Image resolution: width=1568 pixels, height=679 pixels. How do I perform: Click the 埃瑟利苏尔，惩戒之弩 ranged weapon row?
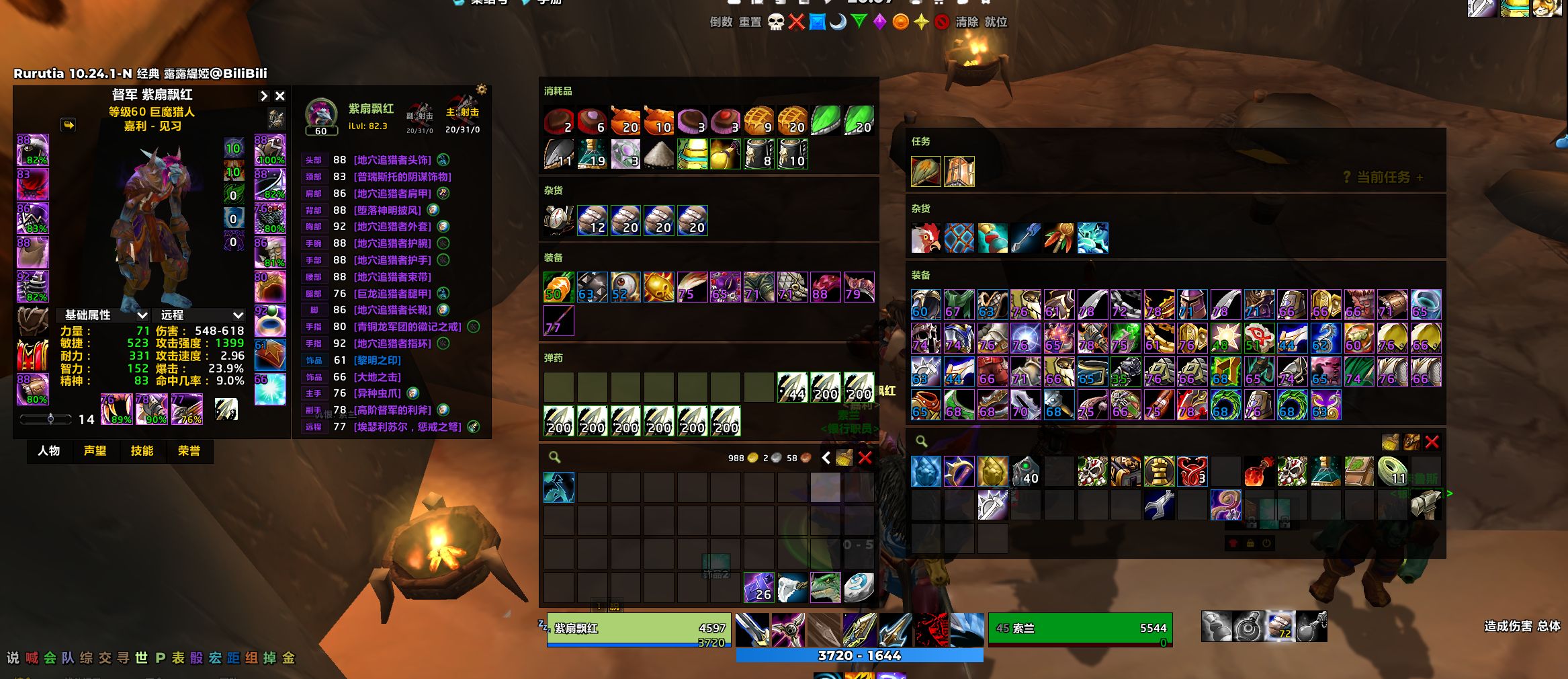pos(407,427)
